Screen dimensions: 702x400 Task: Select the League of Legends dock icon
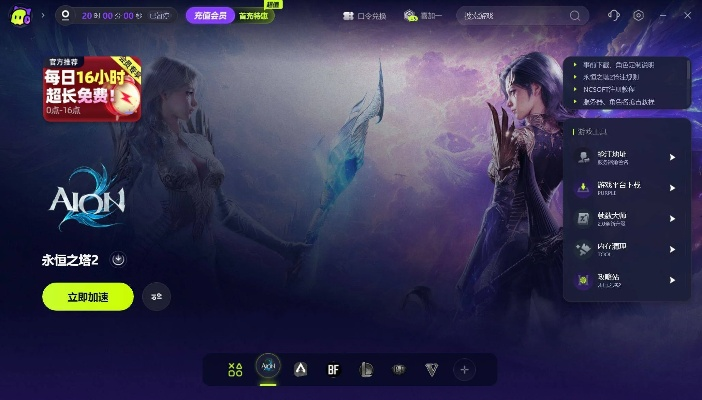click(x=366, y=369)
